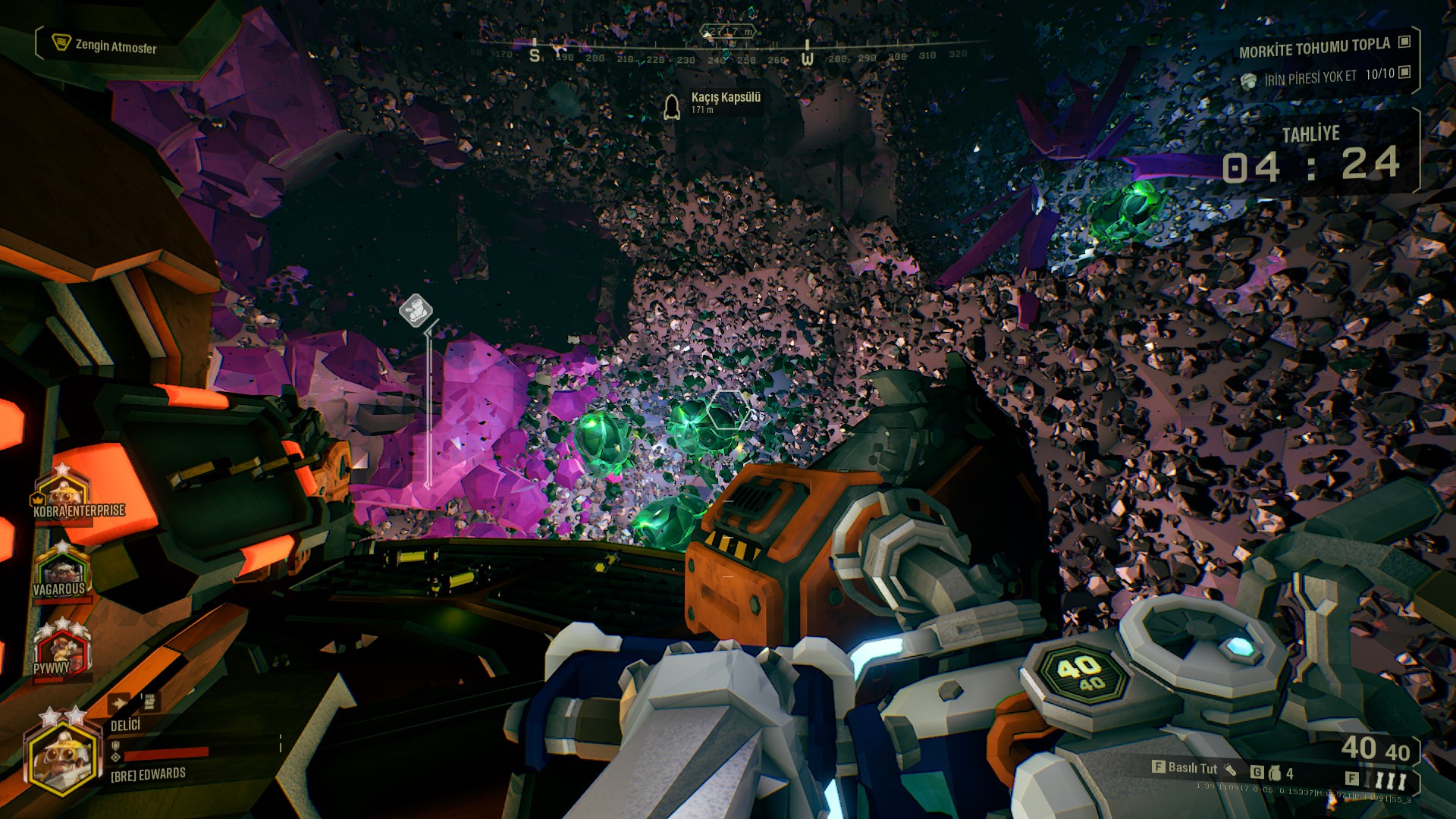Click Pywwy's teammate portrait
Image resolution: width=1456 pixels, height=819 pixels.
point(61,650)
